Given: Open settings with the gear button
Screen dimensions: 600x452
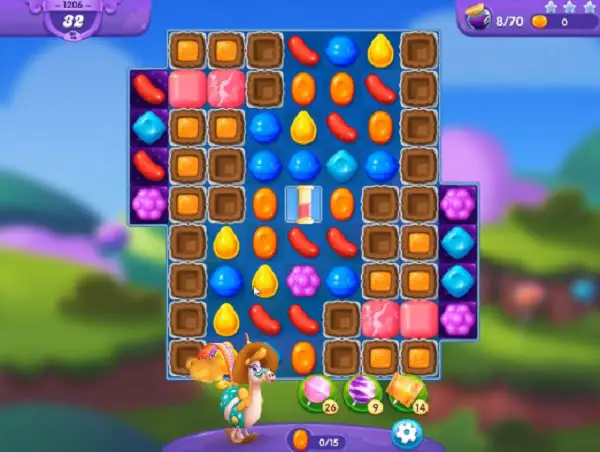Looking at the screenshot, I should click(x=404, y=432).
